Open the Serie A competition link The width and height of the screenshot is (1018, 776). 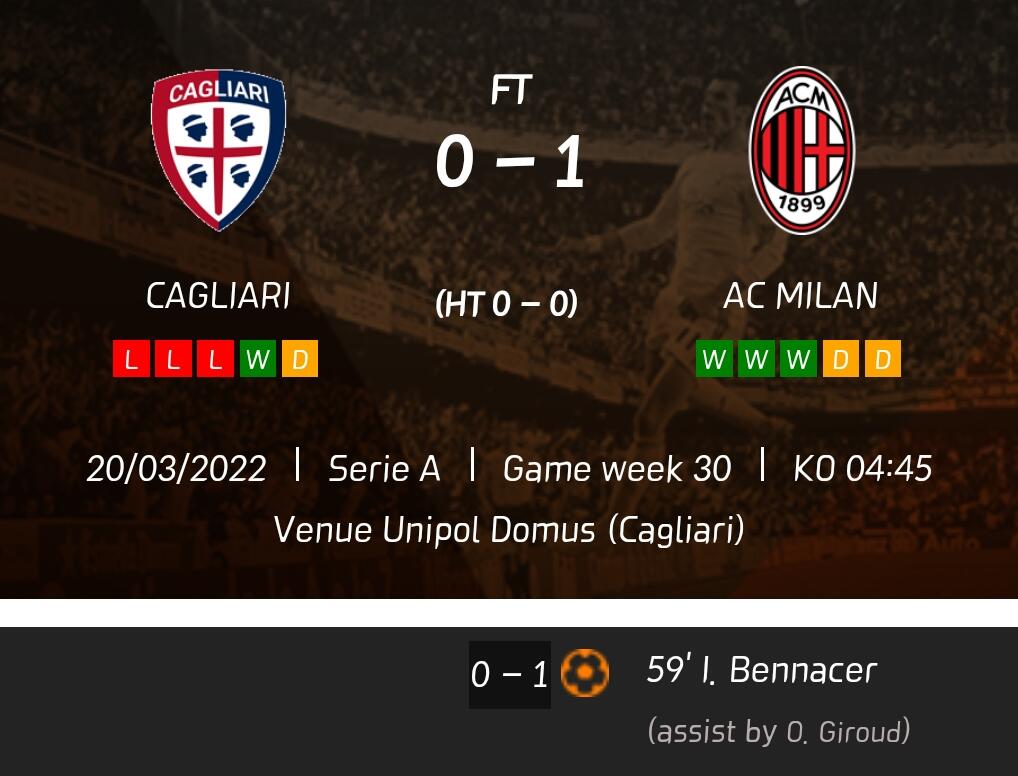[x=384, y=468]
